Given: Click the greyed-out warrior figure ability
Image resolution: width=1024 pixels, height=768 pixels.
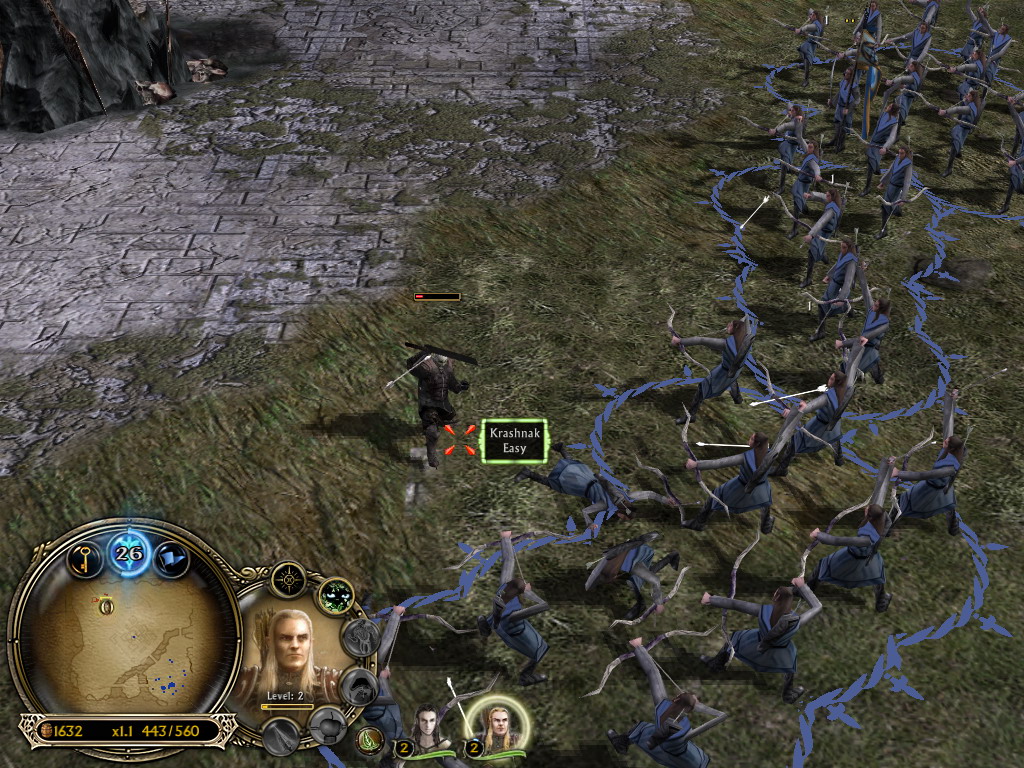Looking at the screenshot, I should point(361,637).
